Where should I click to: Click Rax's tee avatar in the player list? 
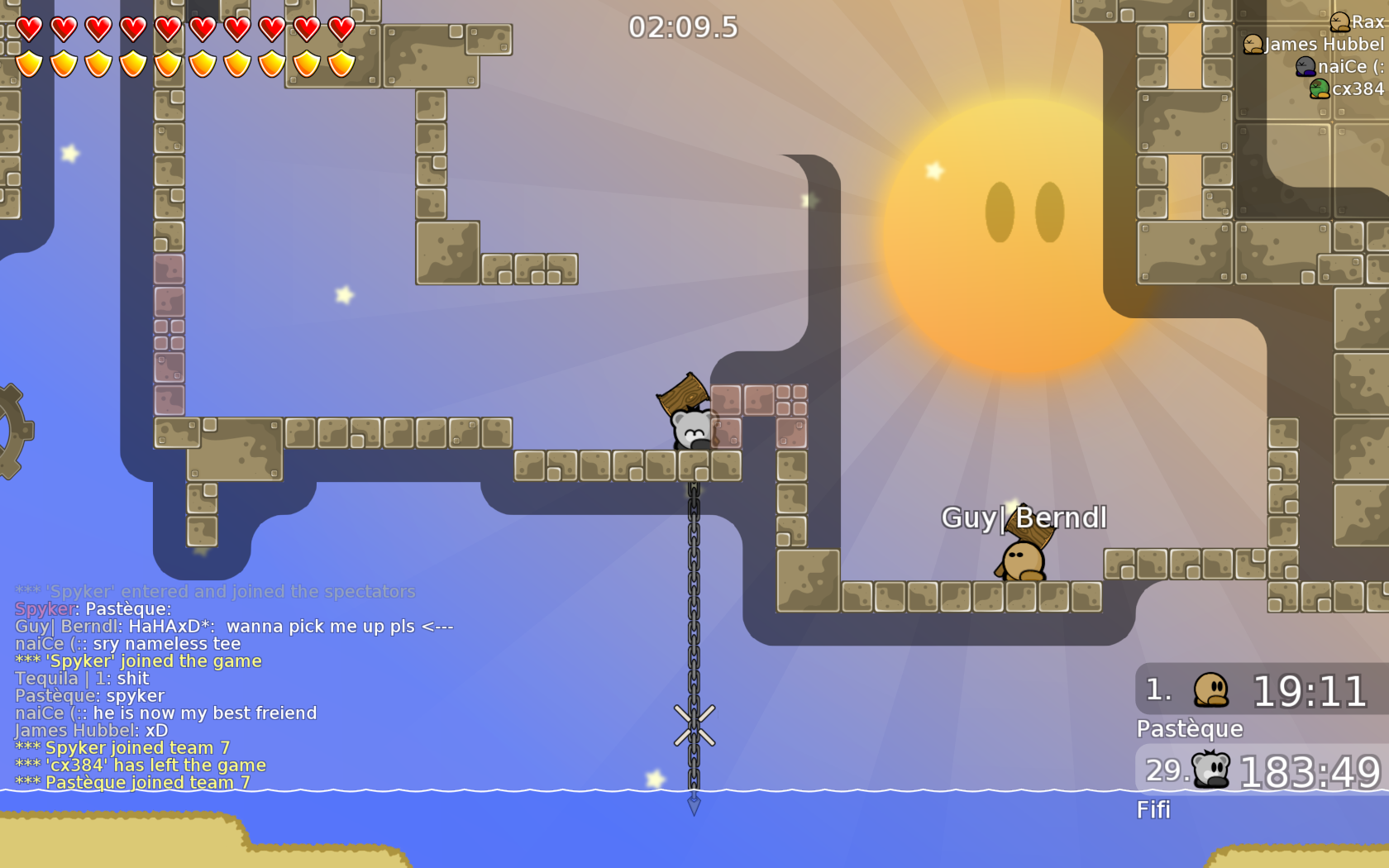pyautogui.click(x=1340, y=22)
